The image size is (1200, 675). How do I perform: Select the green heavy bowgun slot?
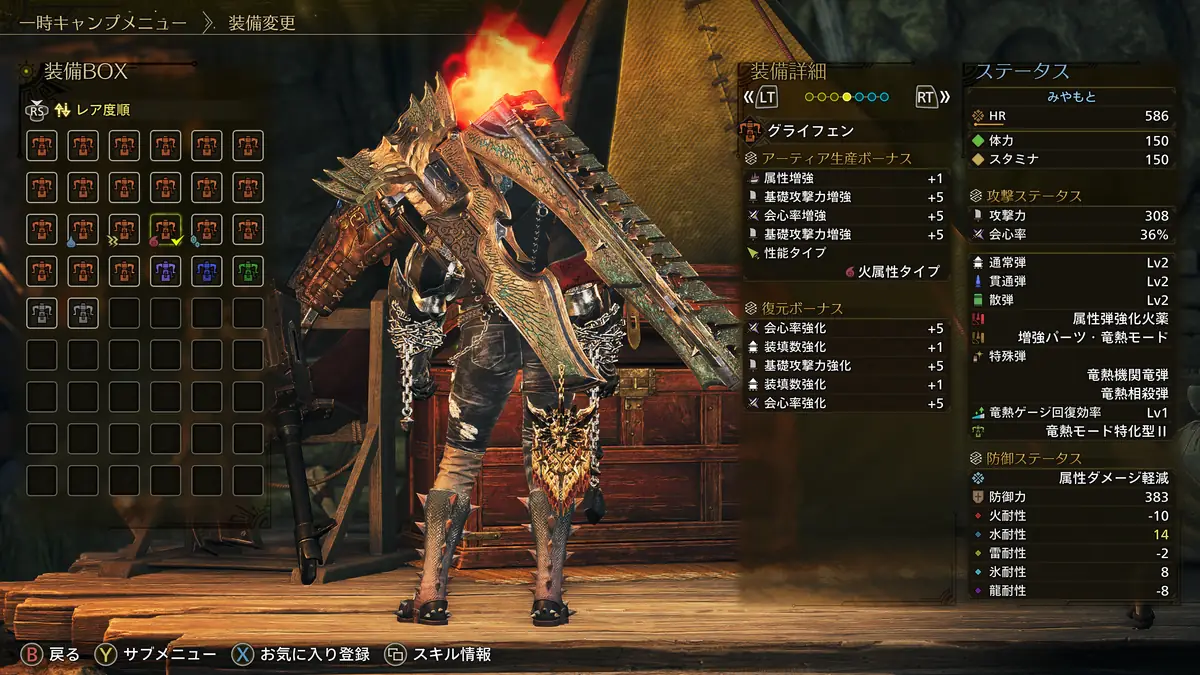point(247,270)
